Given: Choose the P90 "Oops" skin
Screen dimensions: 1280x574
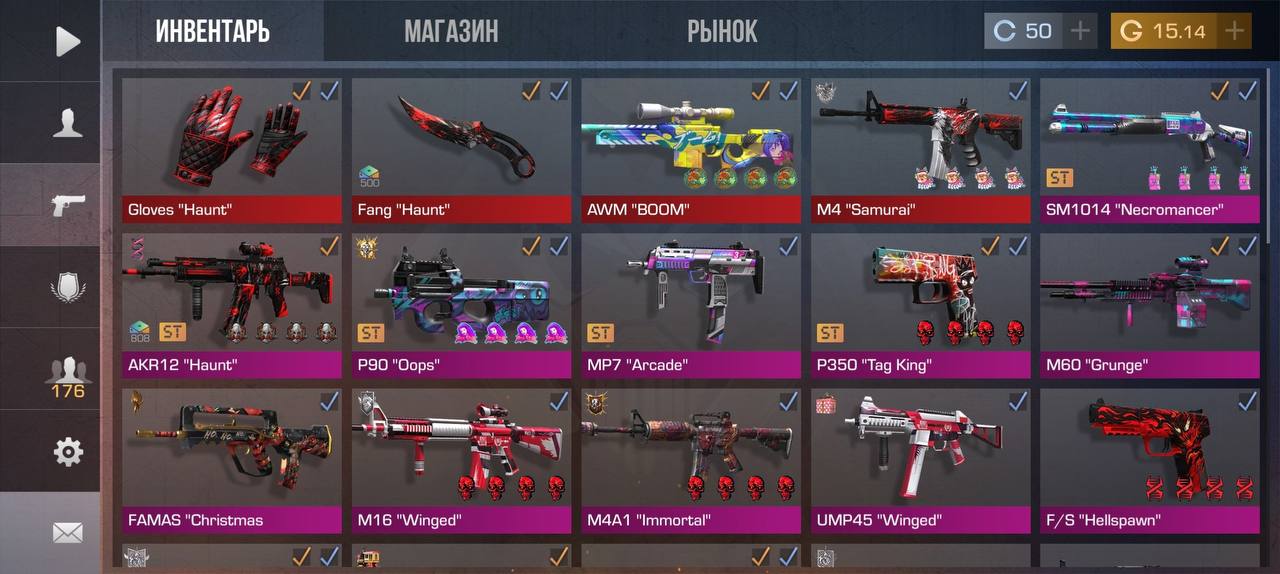Looking at the screenshot, I should click(461, 305).
